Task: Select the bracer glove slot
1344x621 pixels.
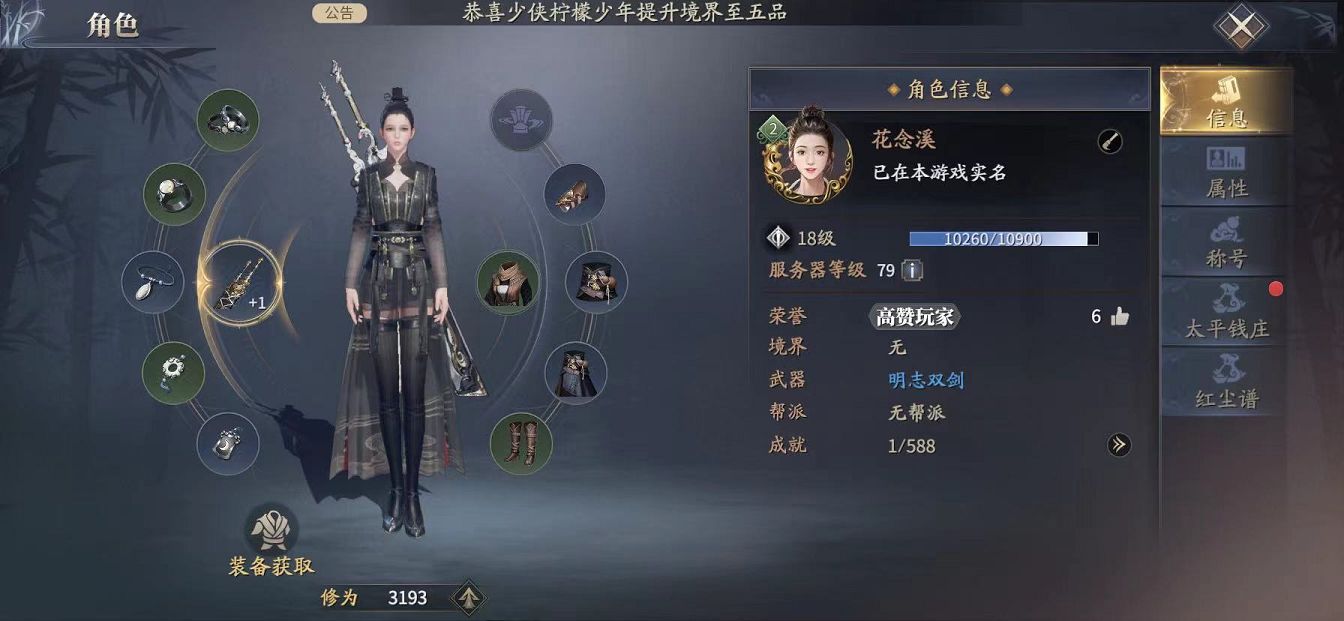Action: [x=575, y=194]
